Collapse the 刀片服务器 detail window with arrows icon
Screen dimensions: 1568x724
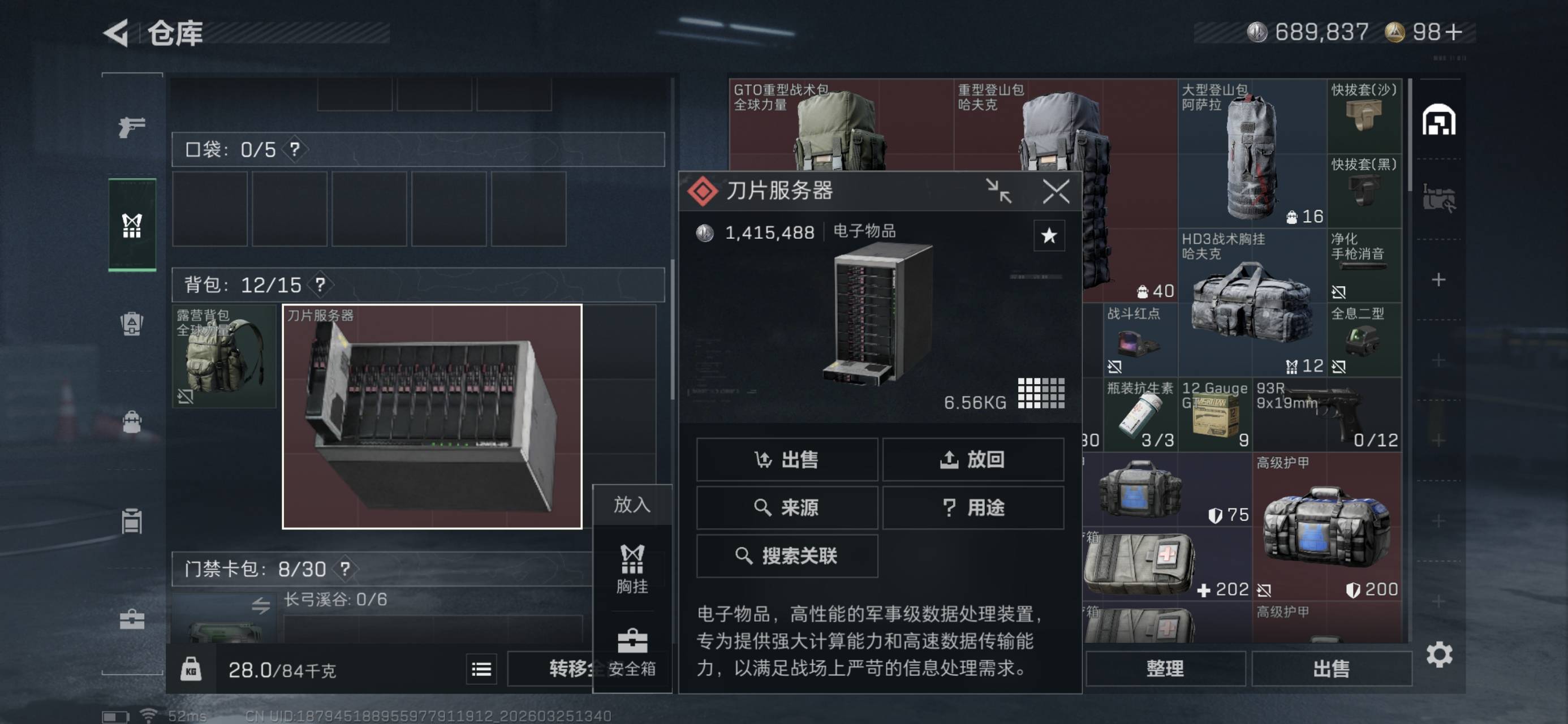(x=999, y=192)
